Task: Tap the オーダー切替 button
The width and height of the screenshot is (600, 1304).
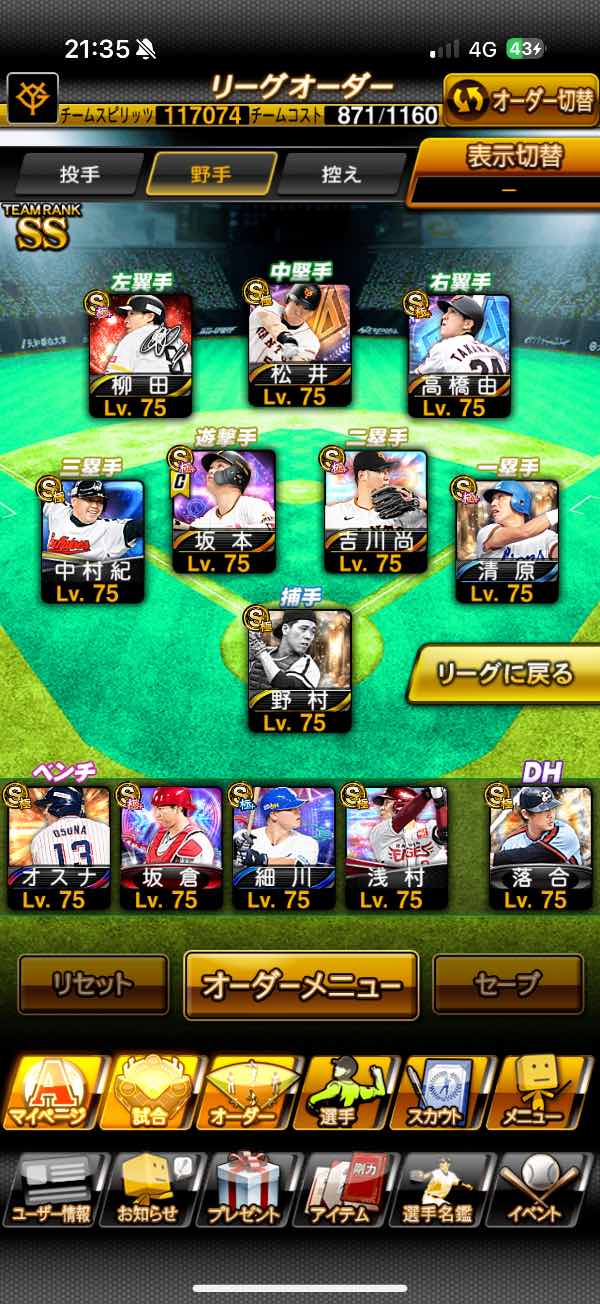Action: (x=521, y=102)
